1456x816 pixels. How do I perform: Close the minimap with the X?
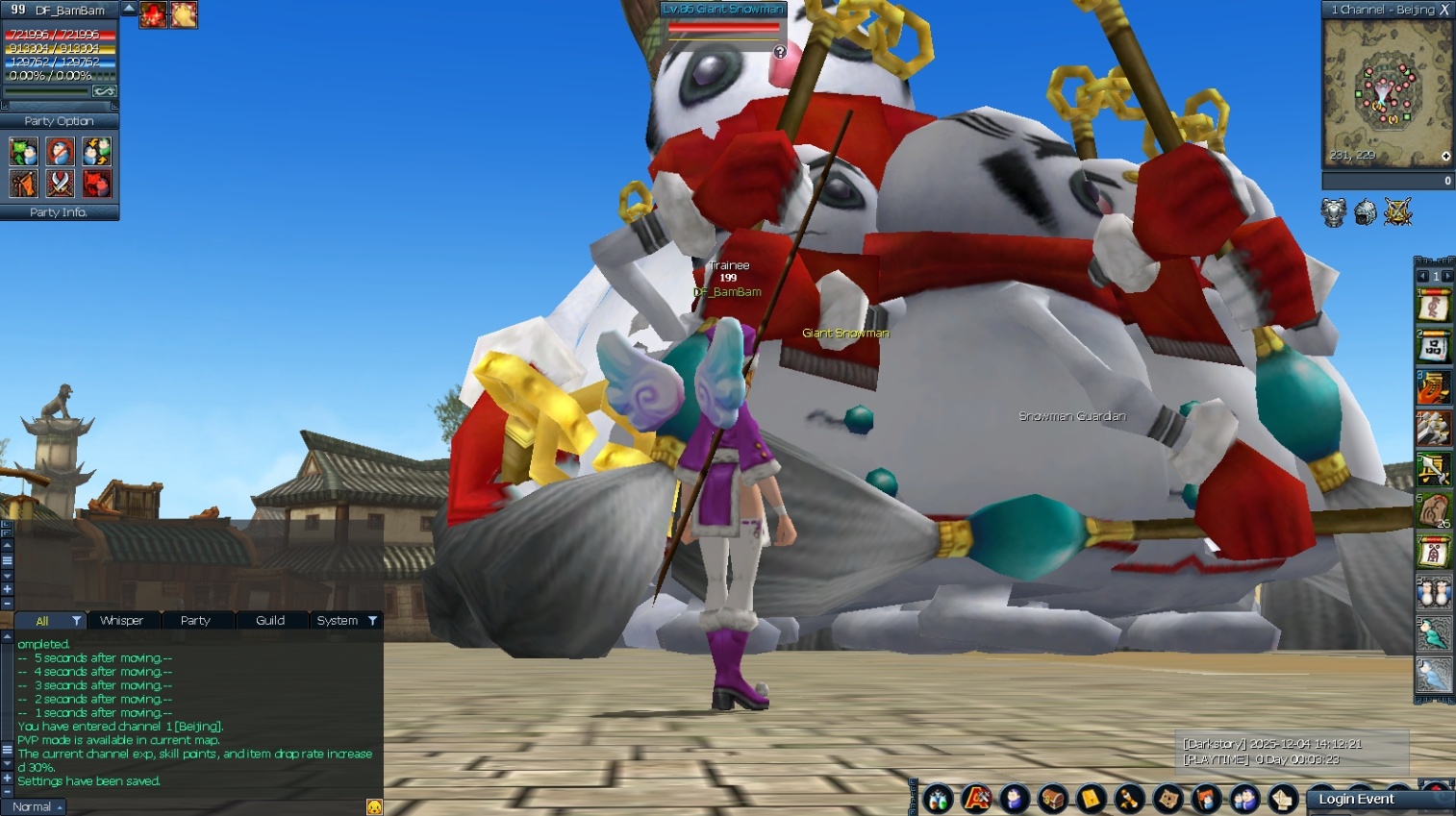tap(1444, 10)
